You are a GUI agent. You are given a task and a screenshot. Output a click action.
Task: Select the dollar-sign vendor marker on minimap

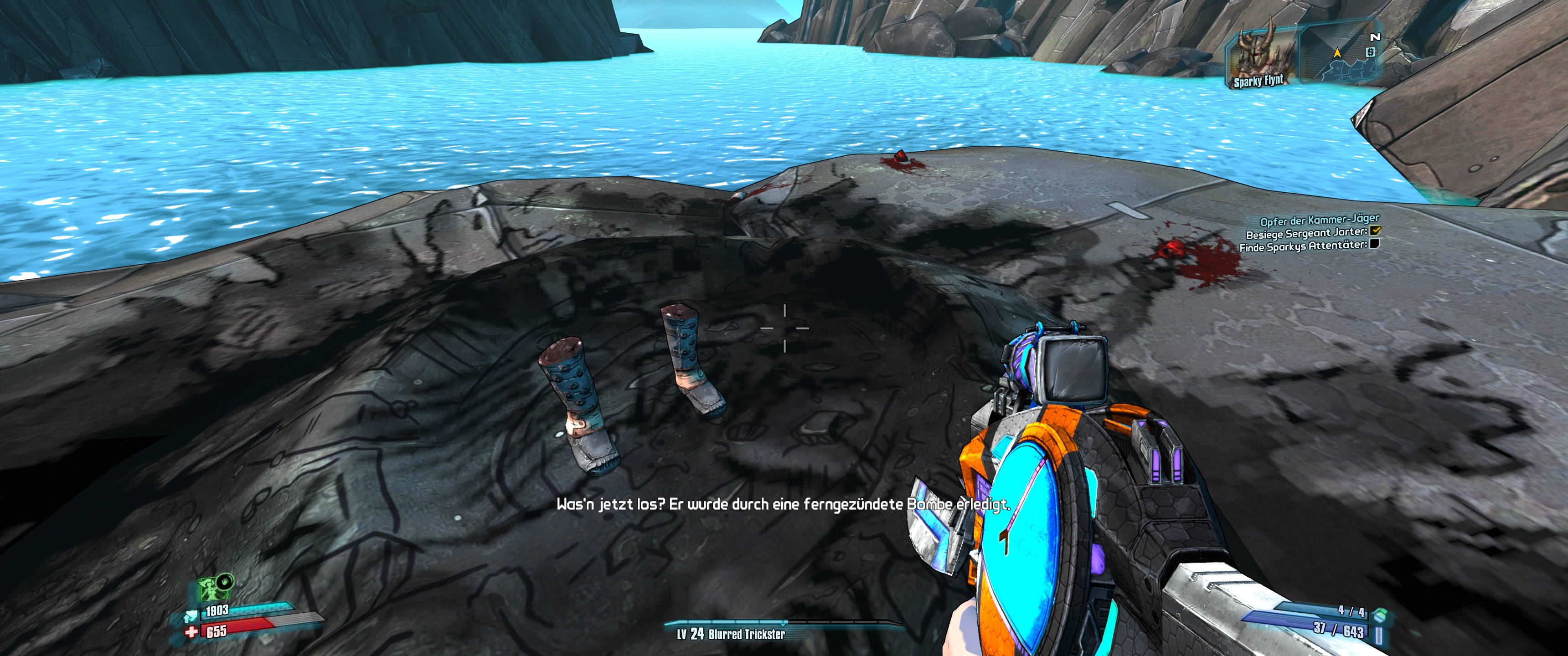[x=1370, y=52]
